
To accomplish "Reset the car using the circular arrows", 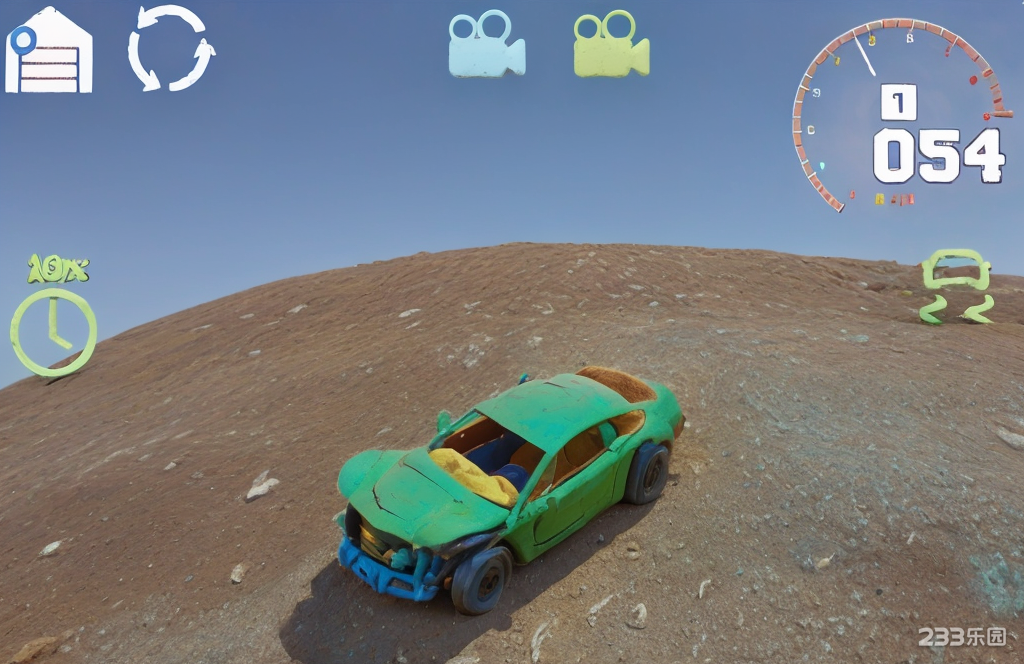I will pyautogui.click(x=171, y=48).
